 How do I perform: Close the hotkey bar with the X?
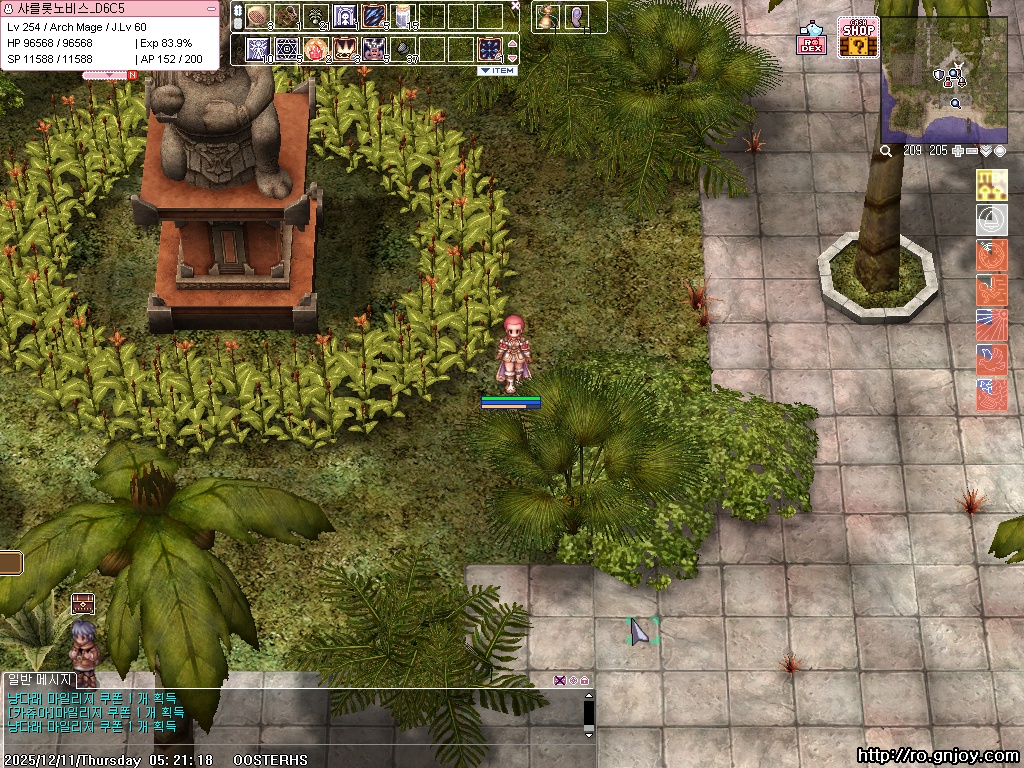click(x=515, y=6)
